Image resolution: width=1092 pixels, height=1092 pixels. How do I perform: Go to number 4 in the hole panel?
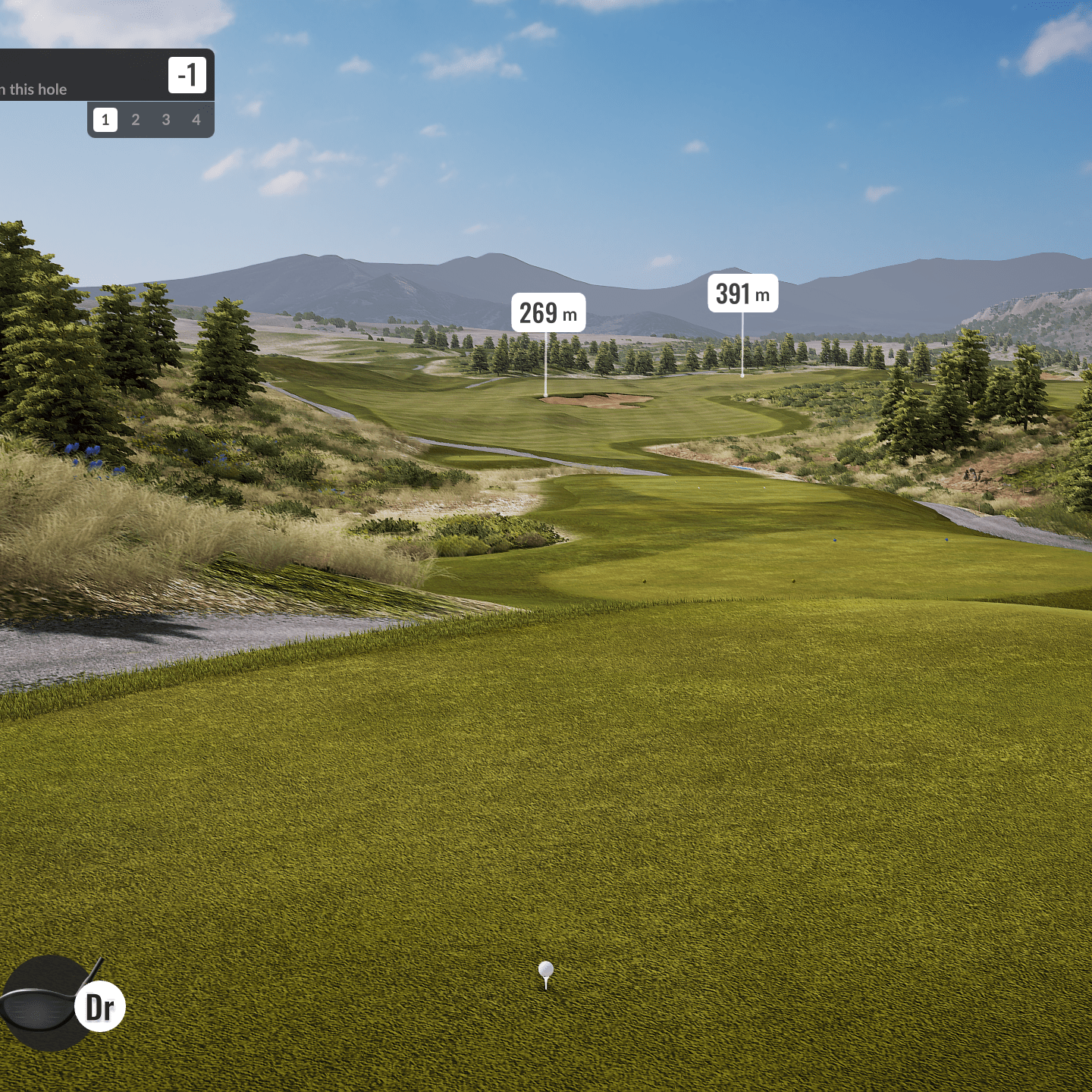196,120
